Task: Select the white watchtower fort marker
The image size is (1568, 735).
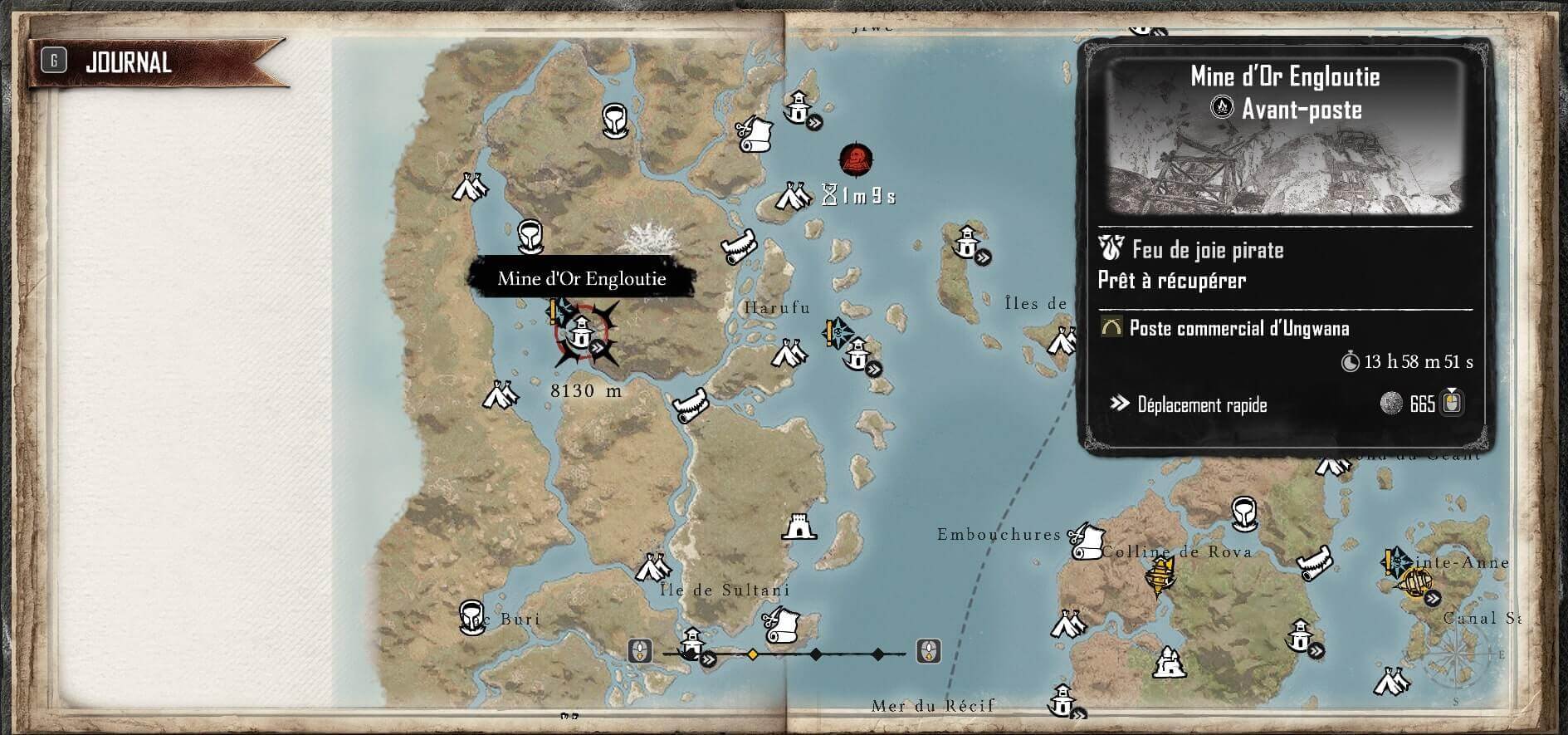Action: click(798, 527)
